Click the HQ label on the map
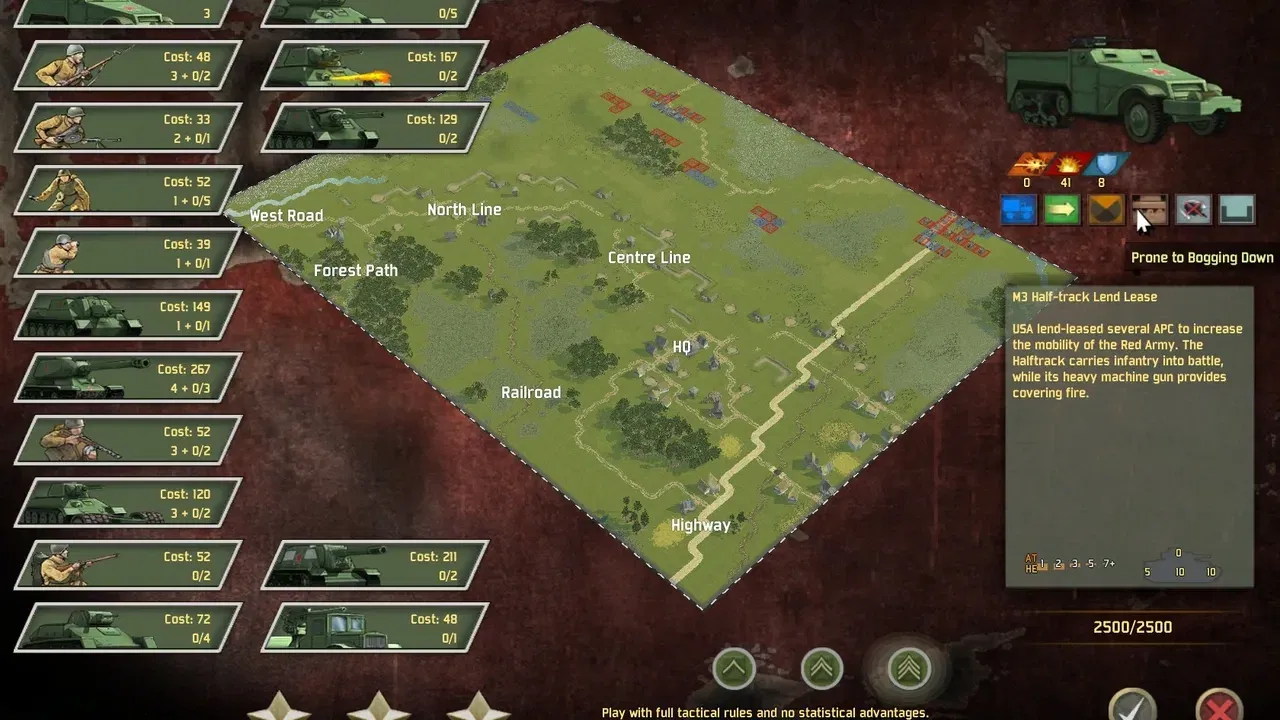This screenshot has width=1280, height=720. [681, 347]
